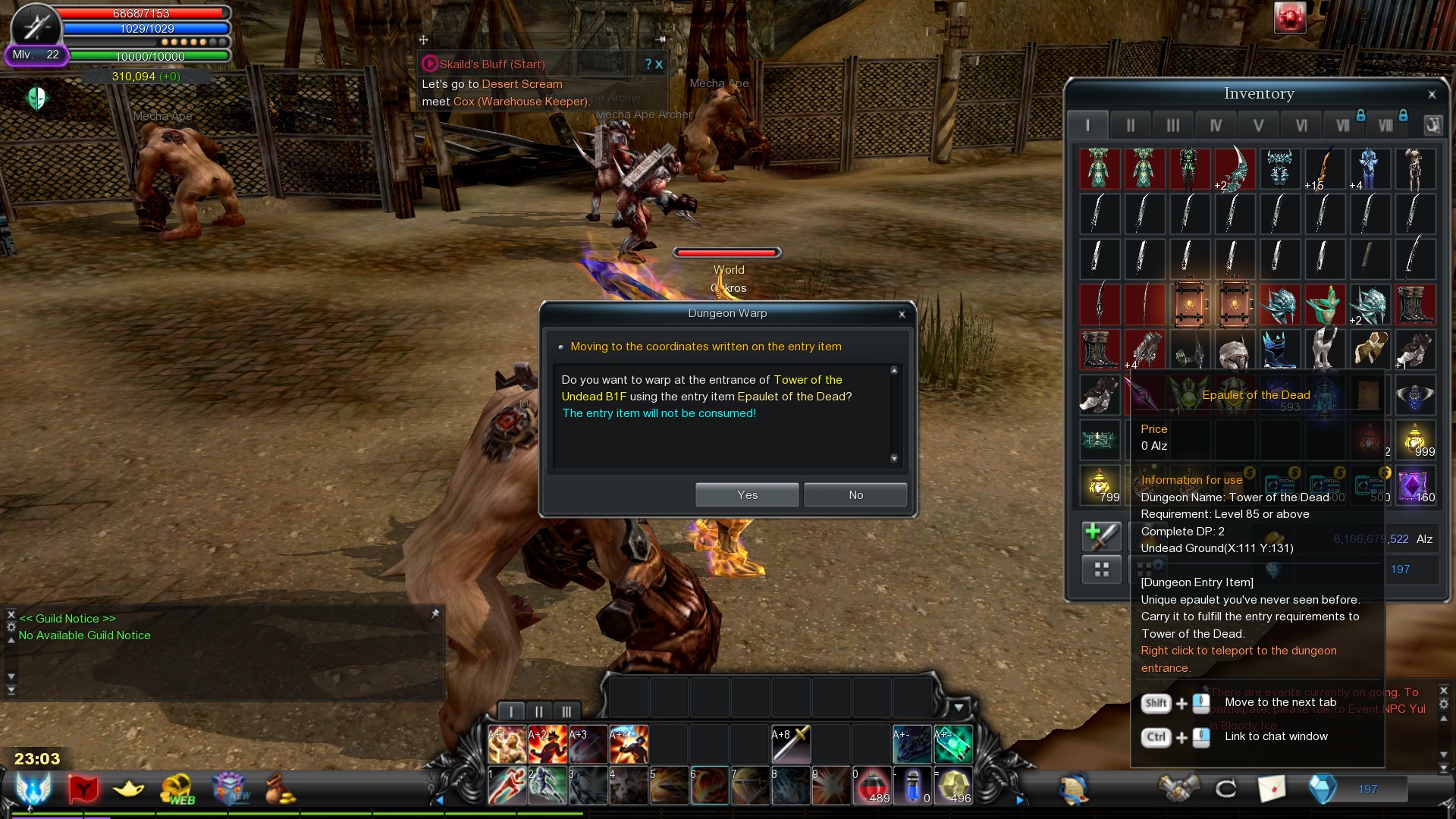Click the green plus sword inventory button
The image size is (1456, 819).
tap(1101, 535)
